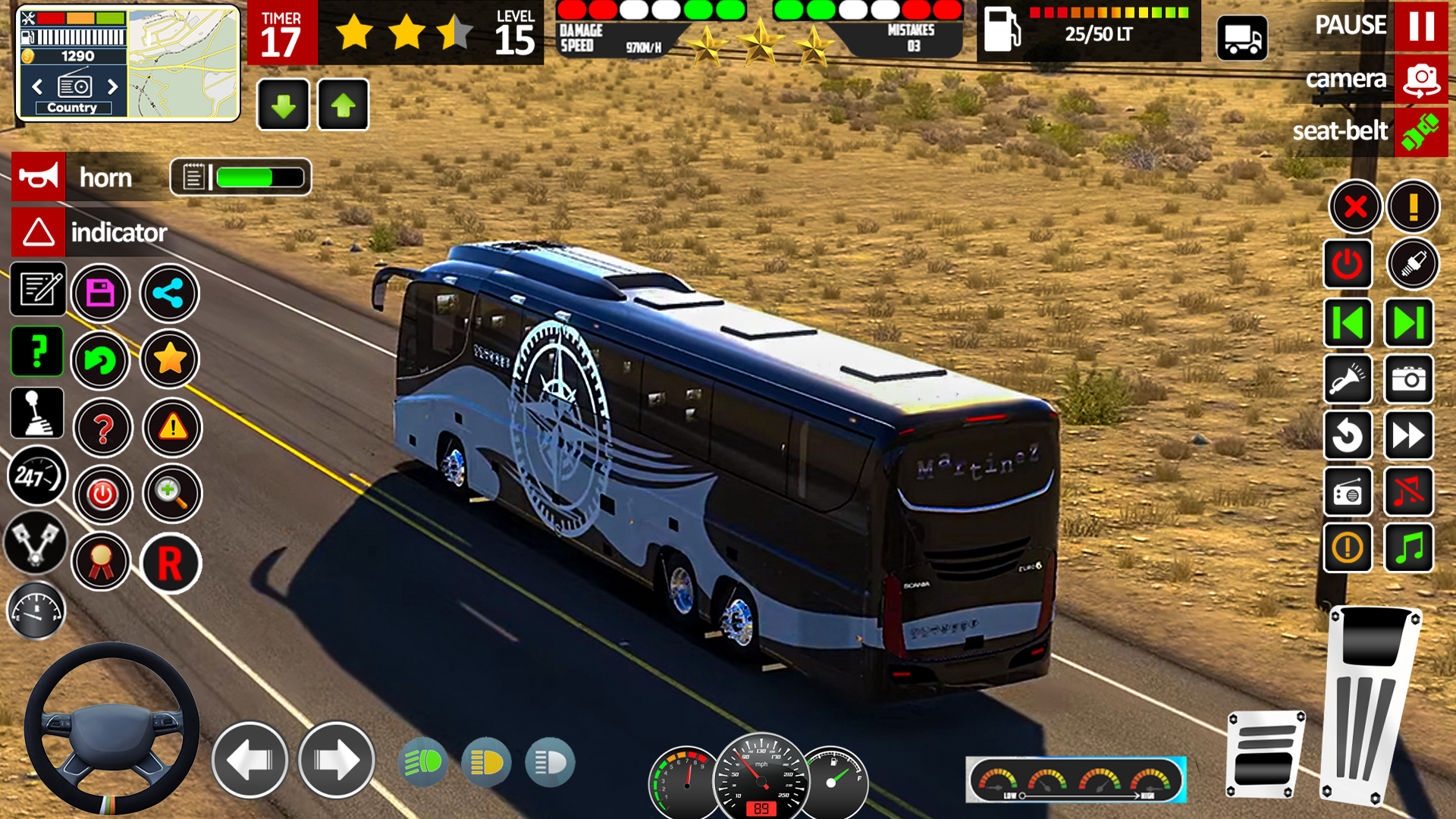Toggle the green high-beam headlight icon
The image size is (1456, 819).
pos(423,762)
